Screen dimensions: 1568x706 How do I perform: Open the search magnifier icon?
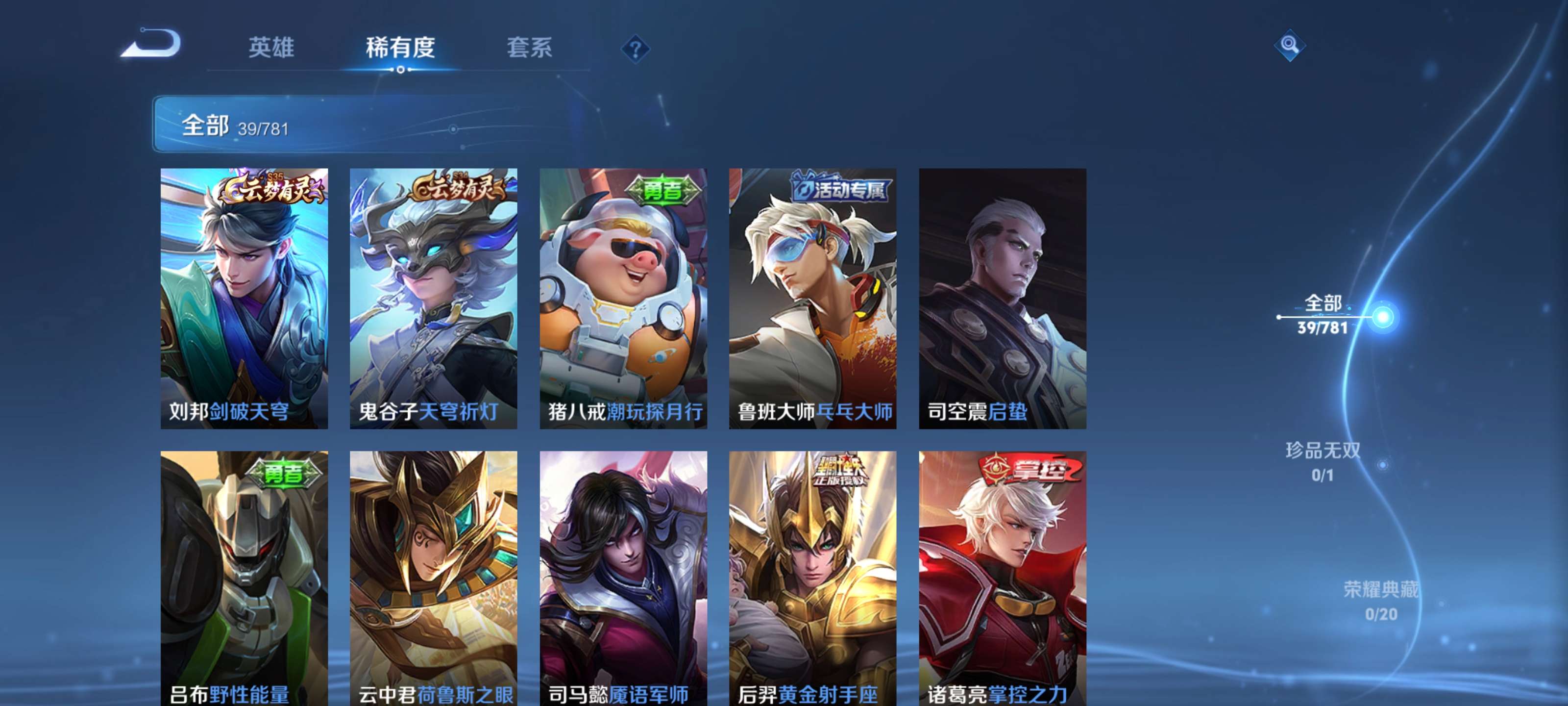(x=1290, y=46)
